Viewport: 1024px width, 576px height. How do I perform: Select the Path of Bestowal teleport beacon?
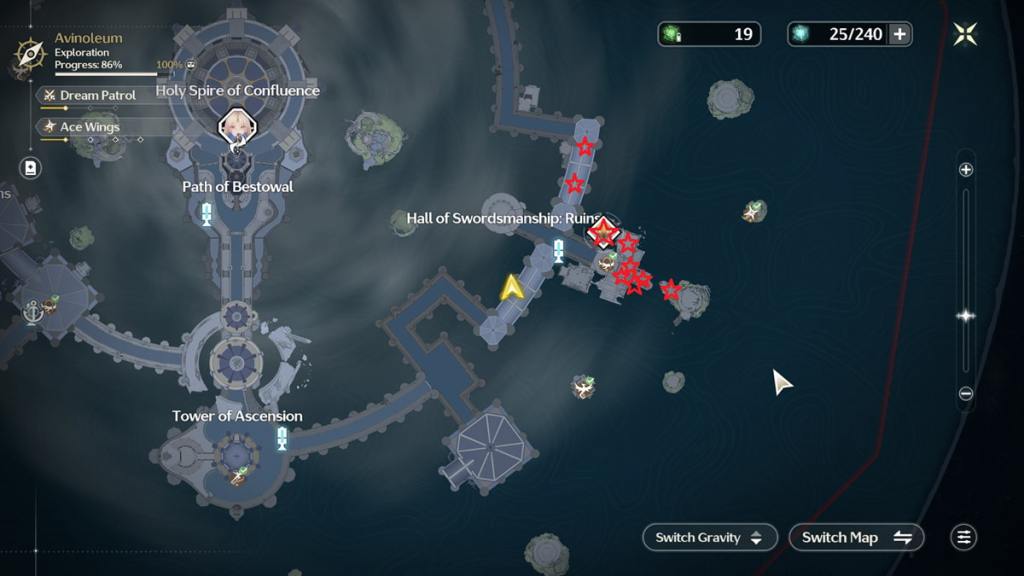[x=207, y=213]
